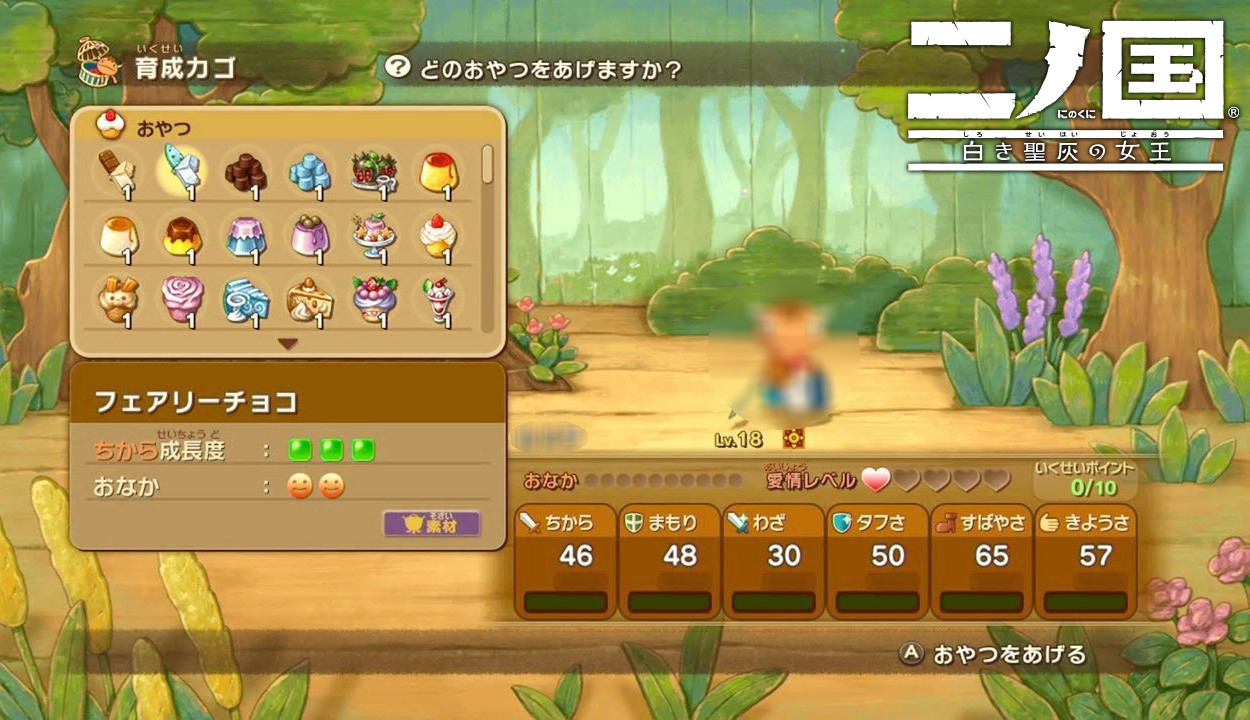1250x720 pixels.
Task: Select the chocolate bar snack
Action: click(x=116, y=172)
